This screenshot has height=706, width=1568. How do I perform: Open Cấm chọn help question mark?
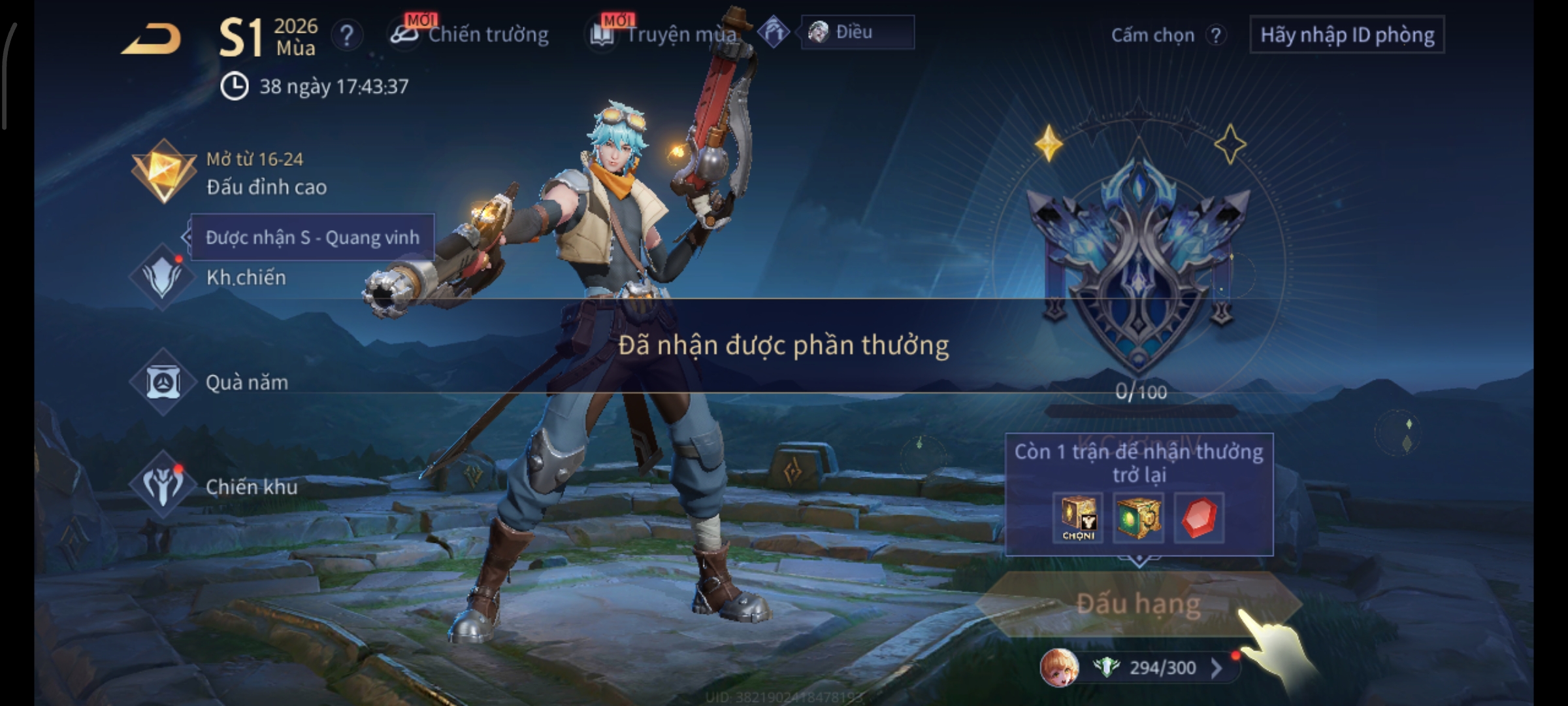[1215, 35]
